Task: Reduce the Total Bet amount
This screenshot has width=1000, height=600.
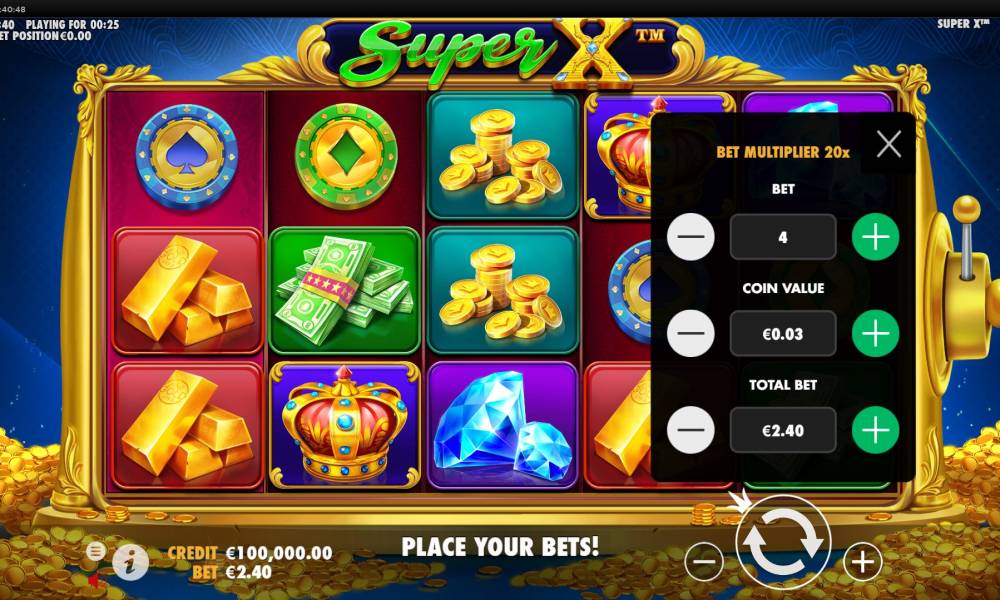Action: click(x=691, y=431)
